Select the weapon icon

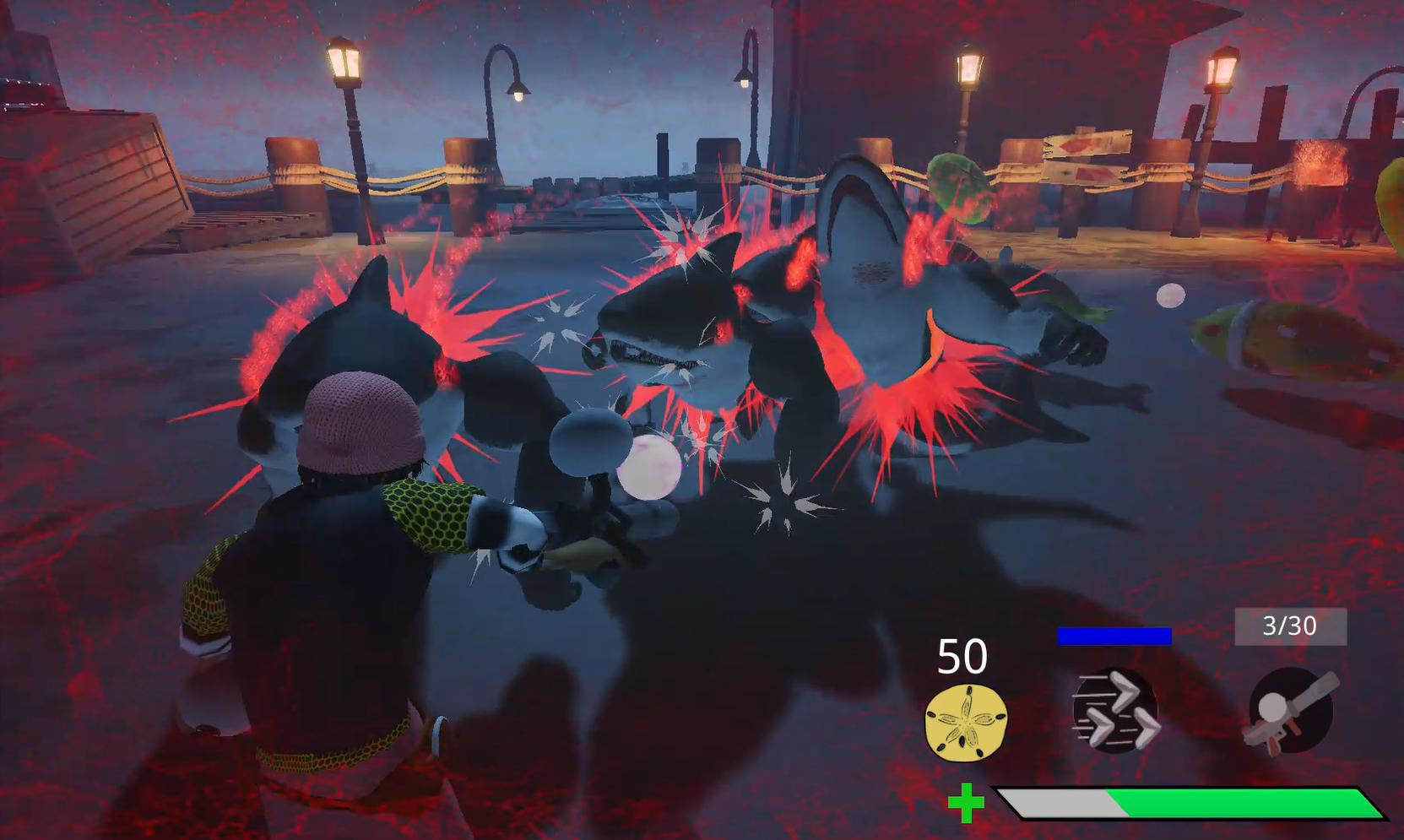(1290, 709)
